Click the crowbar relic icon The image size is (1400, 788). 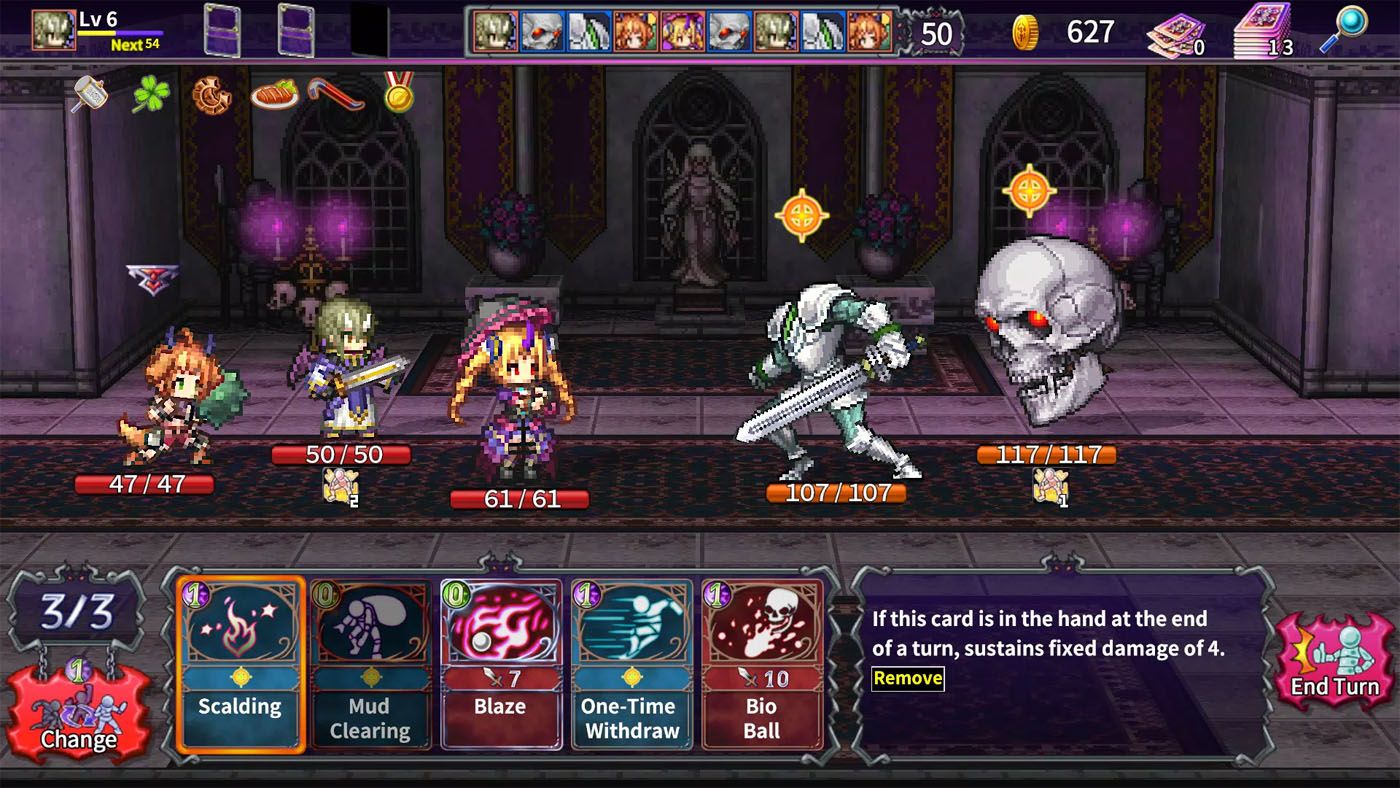(337, 95)
